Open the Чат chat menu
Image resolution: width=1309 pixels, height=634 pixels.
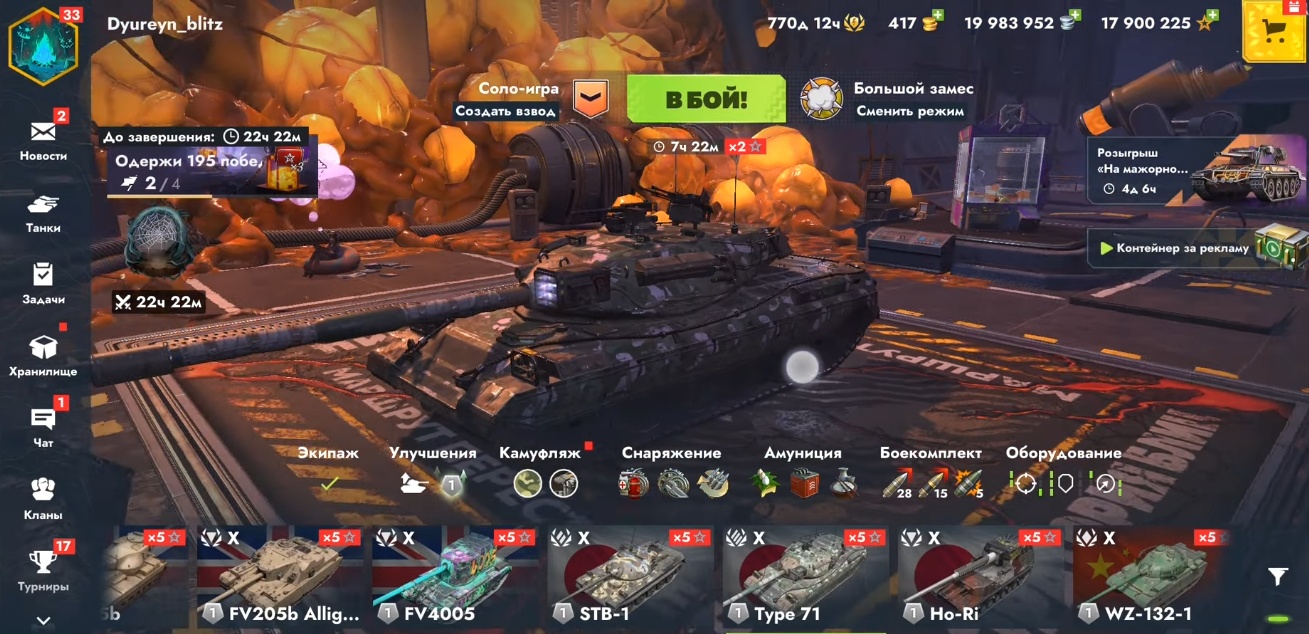(x=43, y=426)
